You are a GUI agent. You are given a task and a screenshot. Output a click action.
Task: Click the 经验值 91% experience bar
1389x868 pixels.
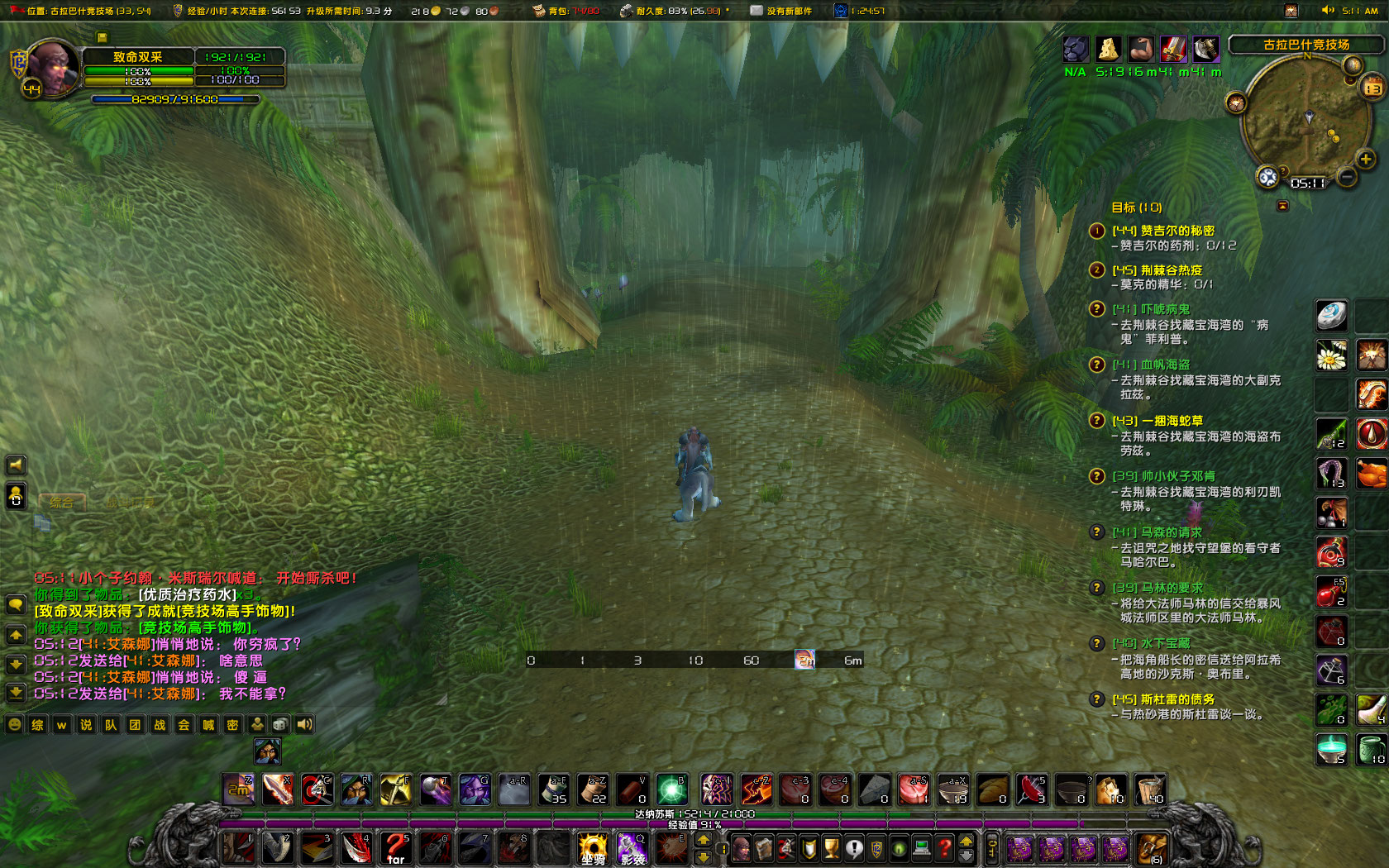(x=694, y=827)
